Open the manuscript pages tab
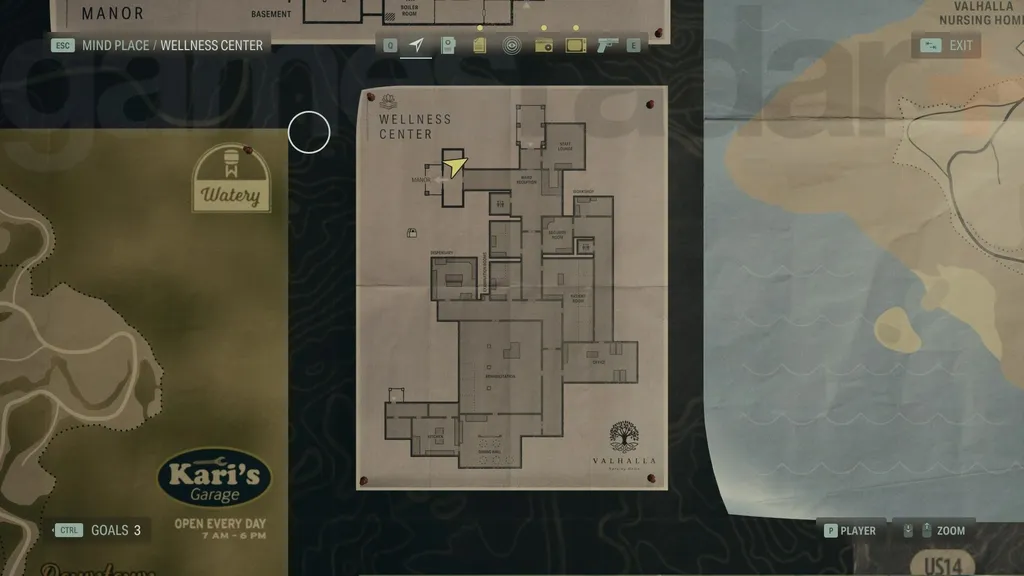This screenshot has width=1024, height=576. [480, 45]
